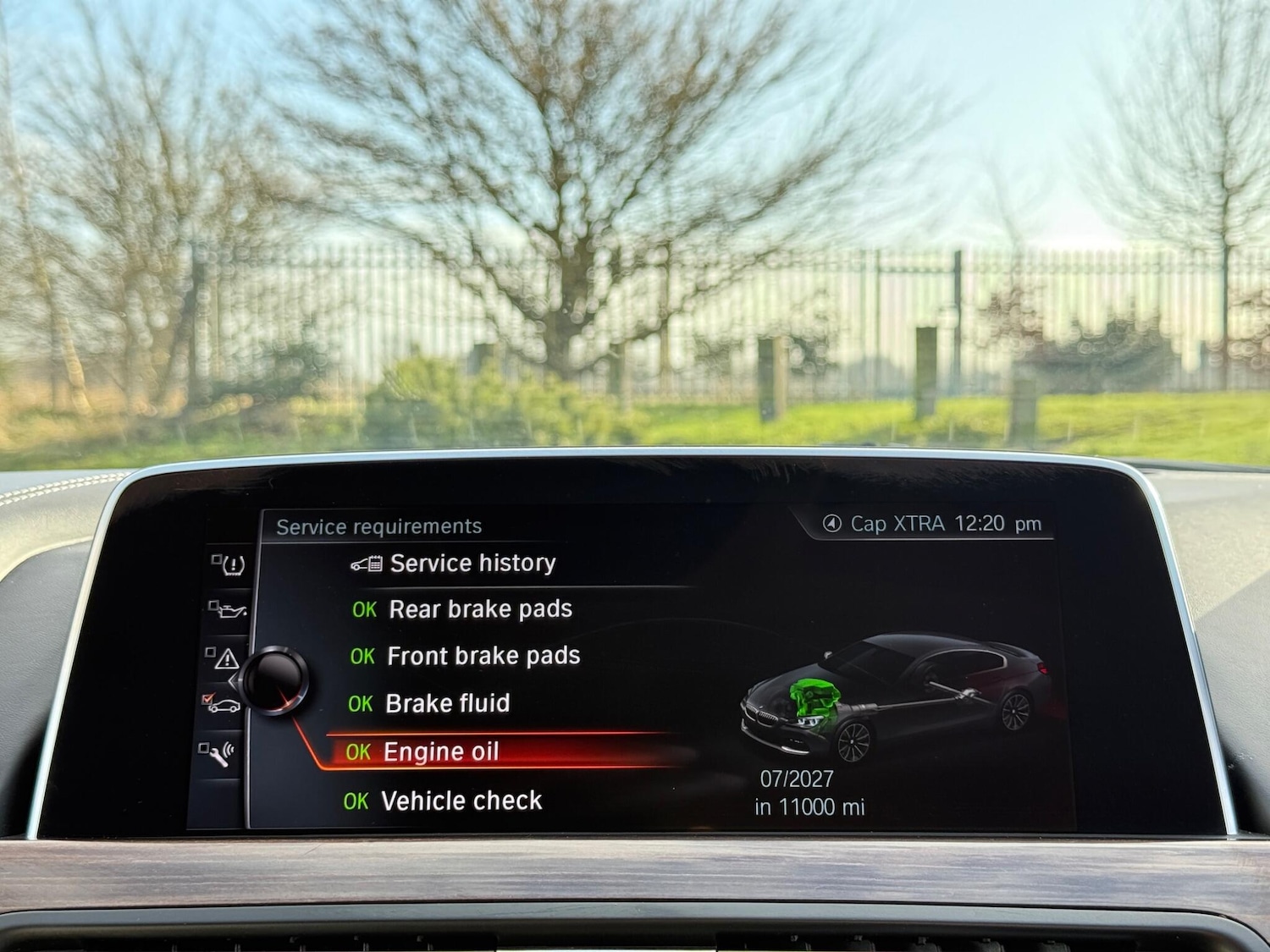This screenshot has width=1270, height=952.
Task: Uncheck the red-checked vehicle condition checkbox
Action: tap(207, 699)
